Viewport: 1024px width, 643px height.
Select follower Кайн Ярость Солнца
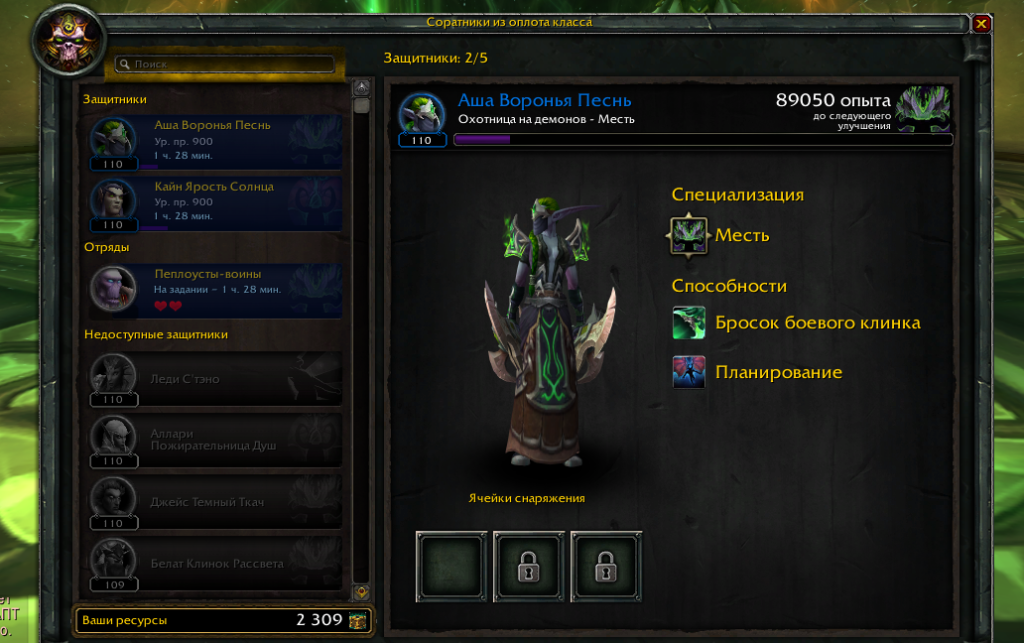coord(214,203)
